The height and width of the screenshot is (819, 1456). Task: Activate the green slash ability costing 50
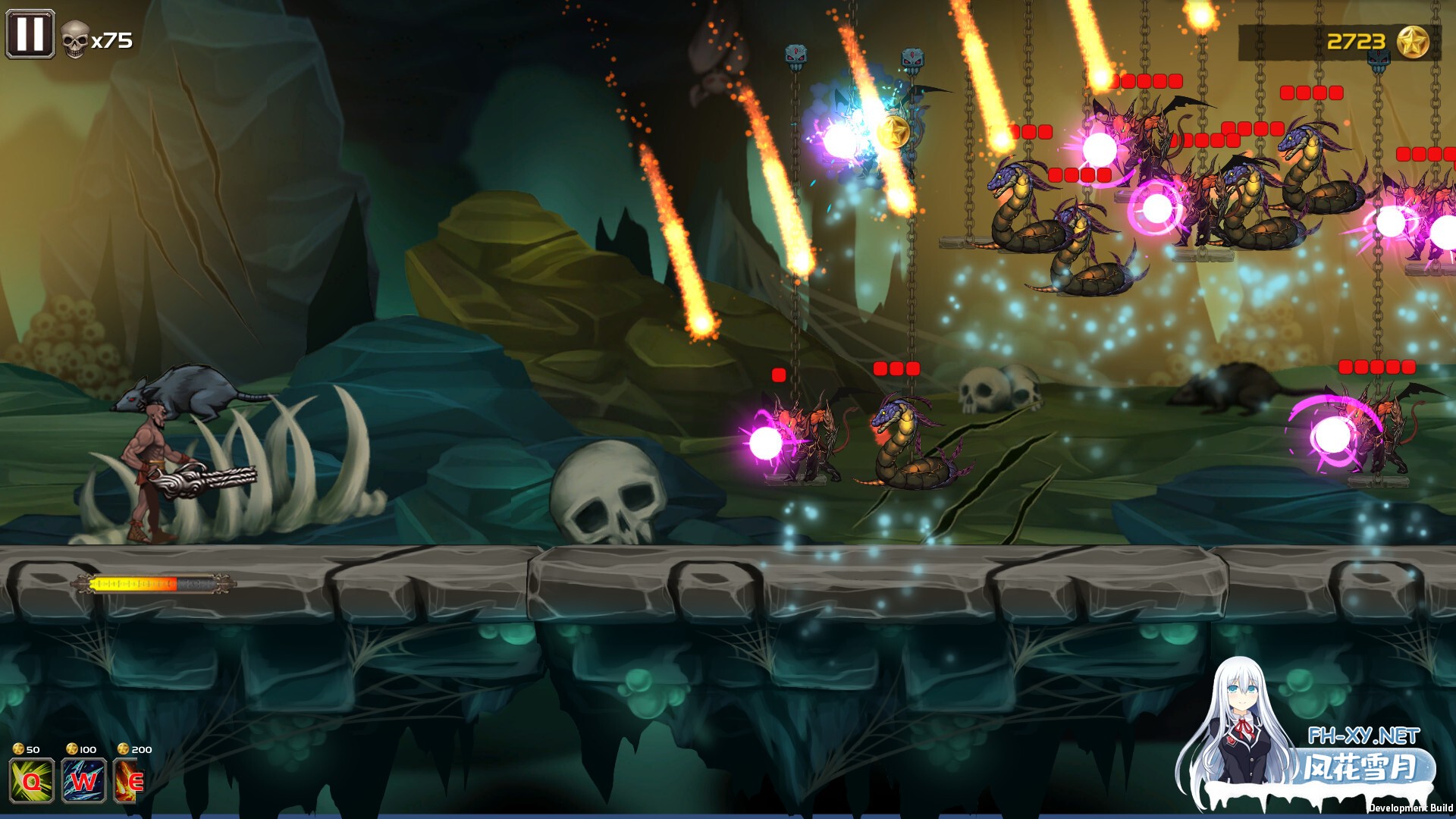(32, 780)
